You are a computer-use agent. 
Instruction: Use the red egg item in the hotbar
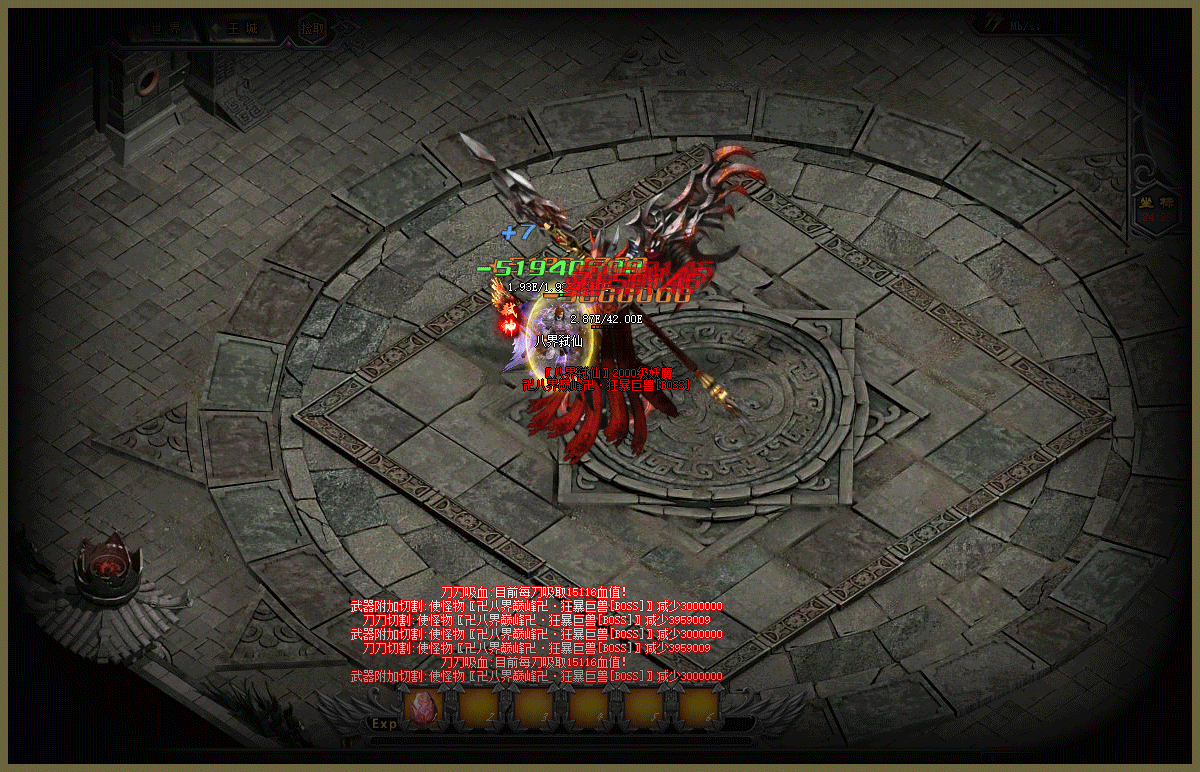[x=424, y=707]
